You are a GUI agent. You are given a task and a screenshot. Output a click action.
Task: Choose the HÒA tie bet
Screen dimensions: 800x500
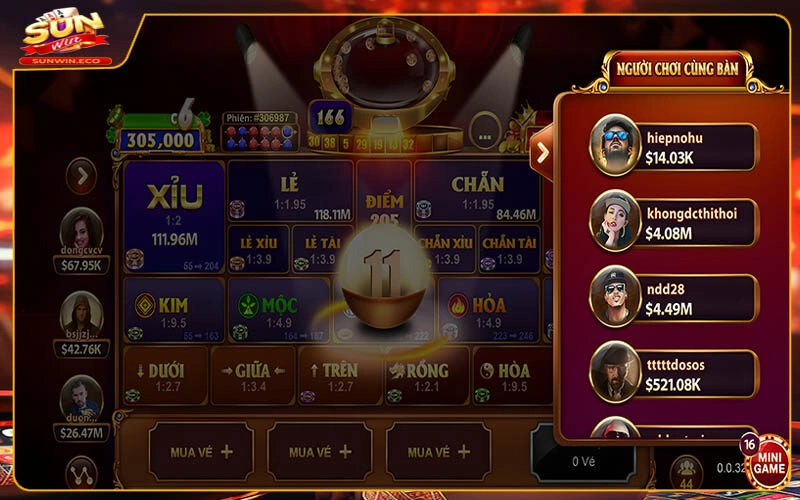click(510, 375)
